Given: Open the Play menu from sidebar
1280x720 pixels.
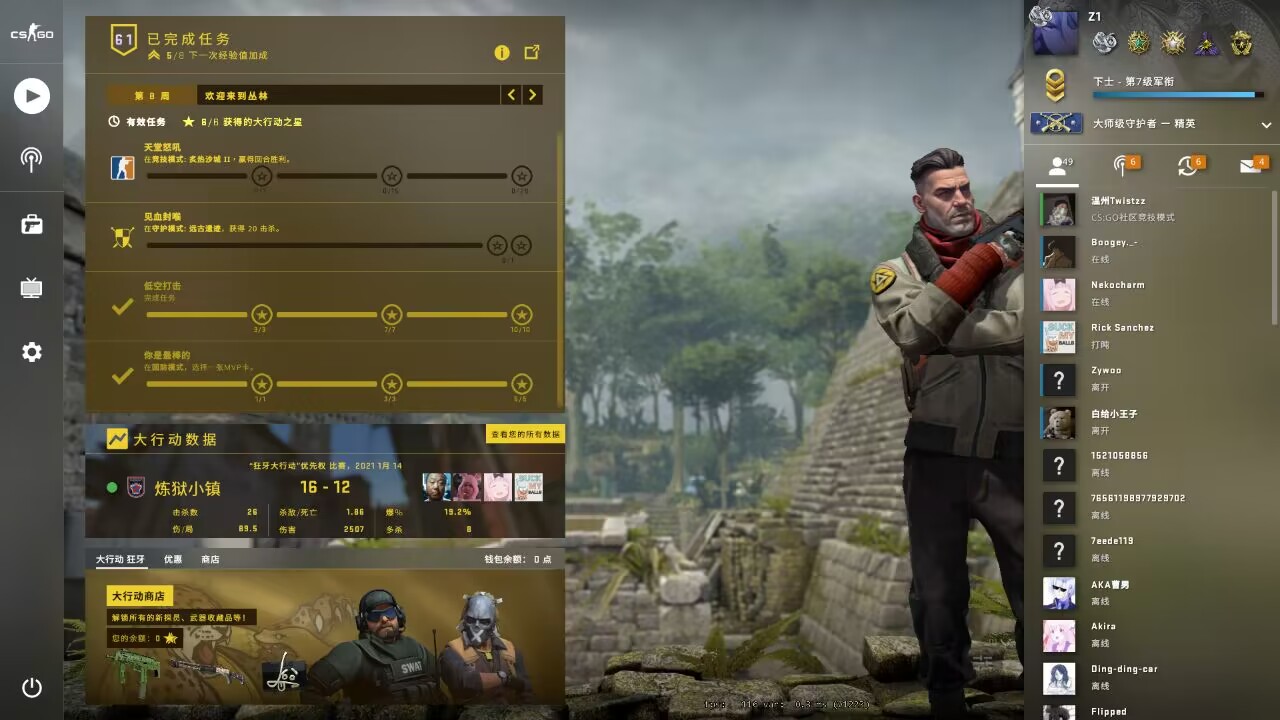Looking at the screenshot, I should (x=31, y=96).
